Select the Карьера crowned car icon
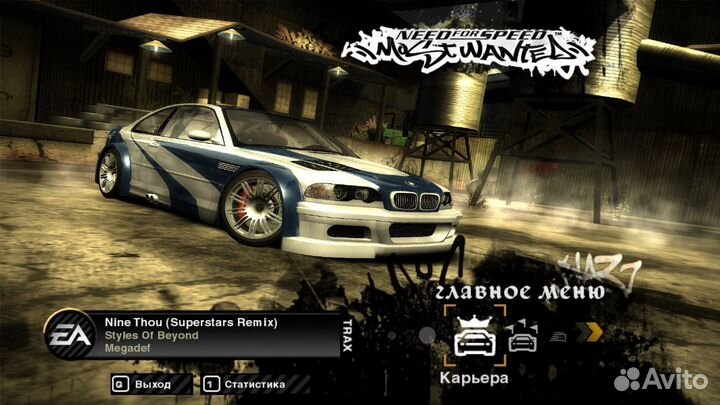 pyautogui.click(x=473, y=336)
